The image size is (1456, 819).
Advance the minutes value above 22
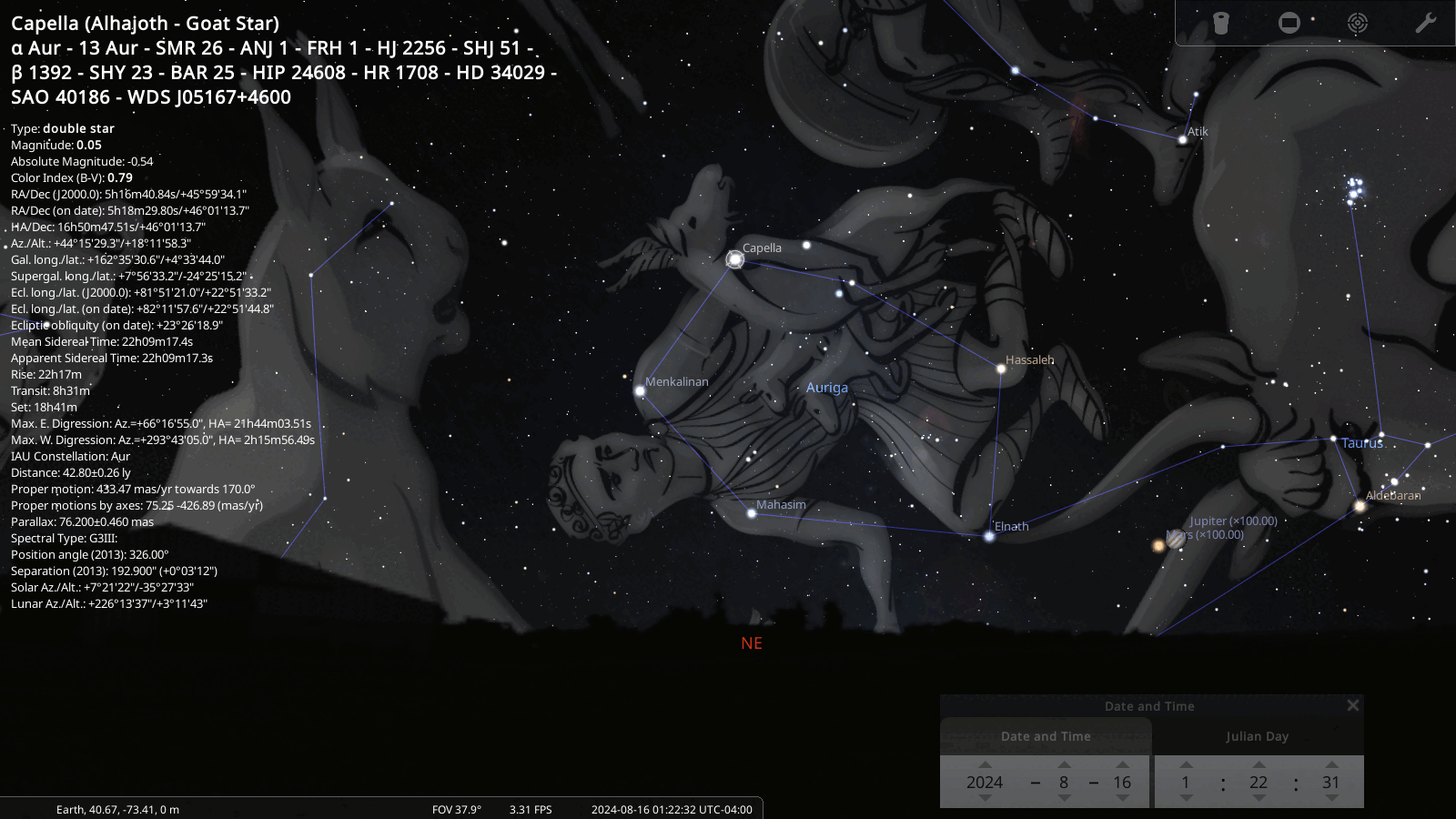coord(1259,764)
